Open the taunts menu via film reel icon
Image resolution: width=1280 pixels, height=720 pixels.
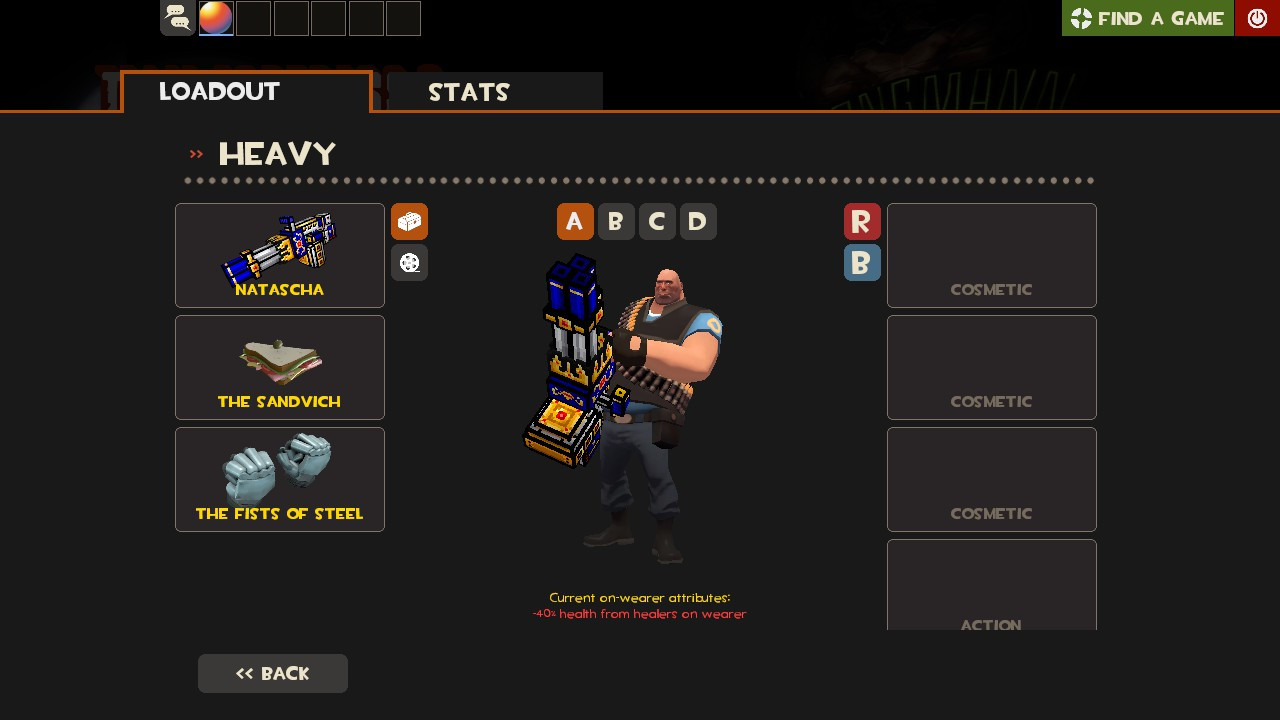(409, 262)
